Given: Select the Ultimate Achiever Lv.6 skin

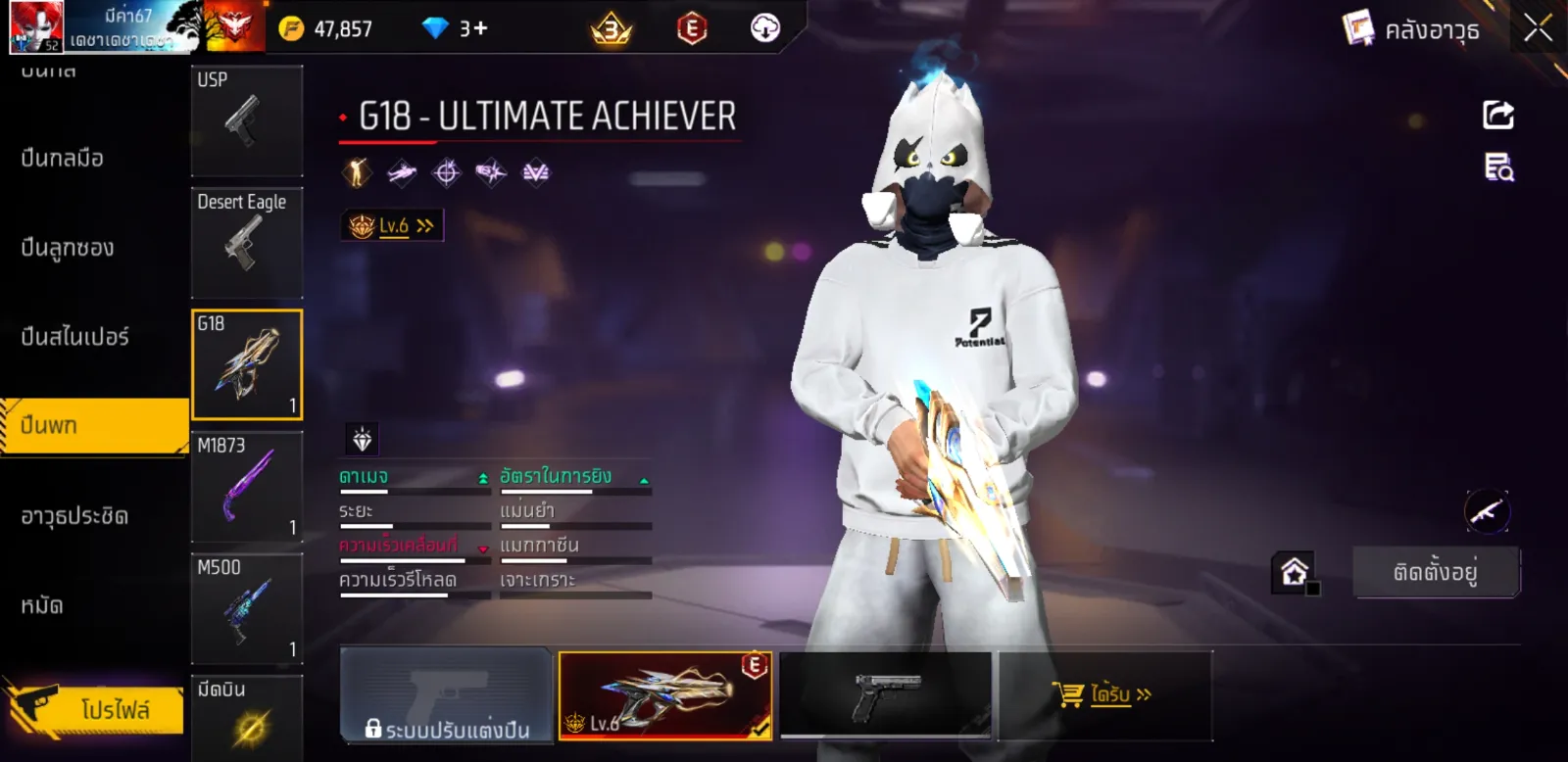Looking at the screenshot, I should (x=664, y=695).
